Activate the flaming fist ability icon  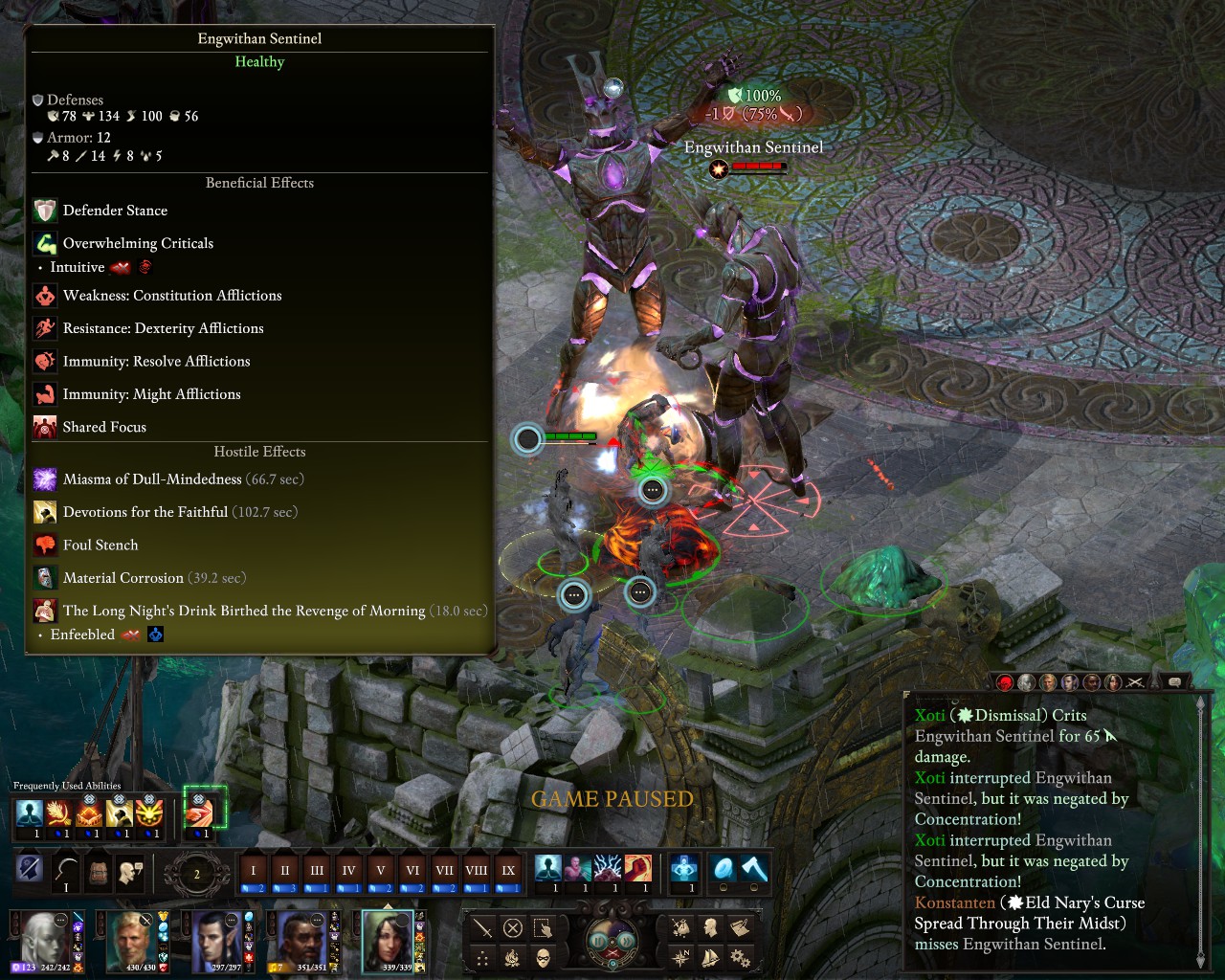coord(638,869)
